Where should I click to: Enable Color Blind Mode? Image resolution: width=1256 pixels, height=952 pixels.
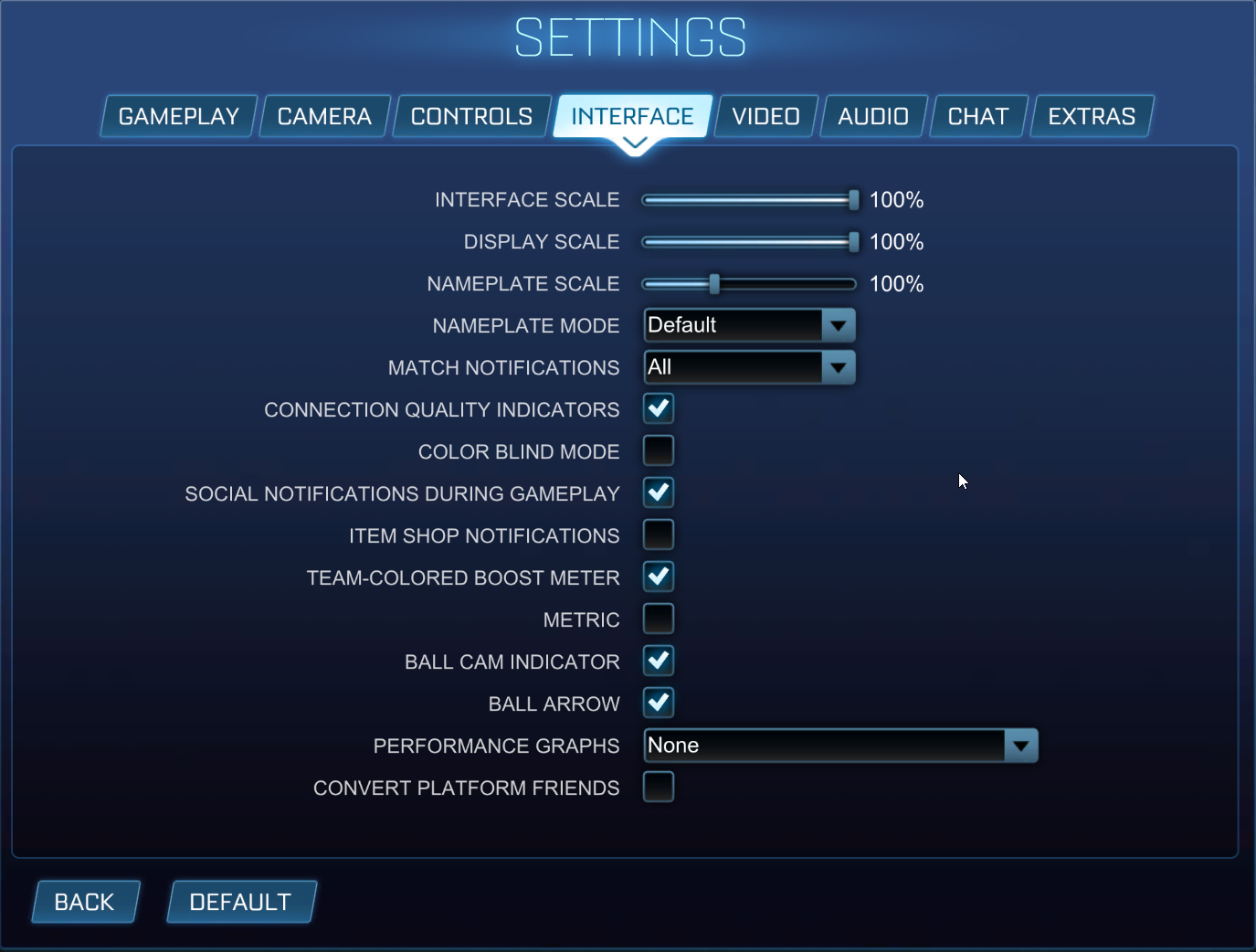coord(658,450)
